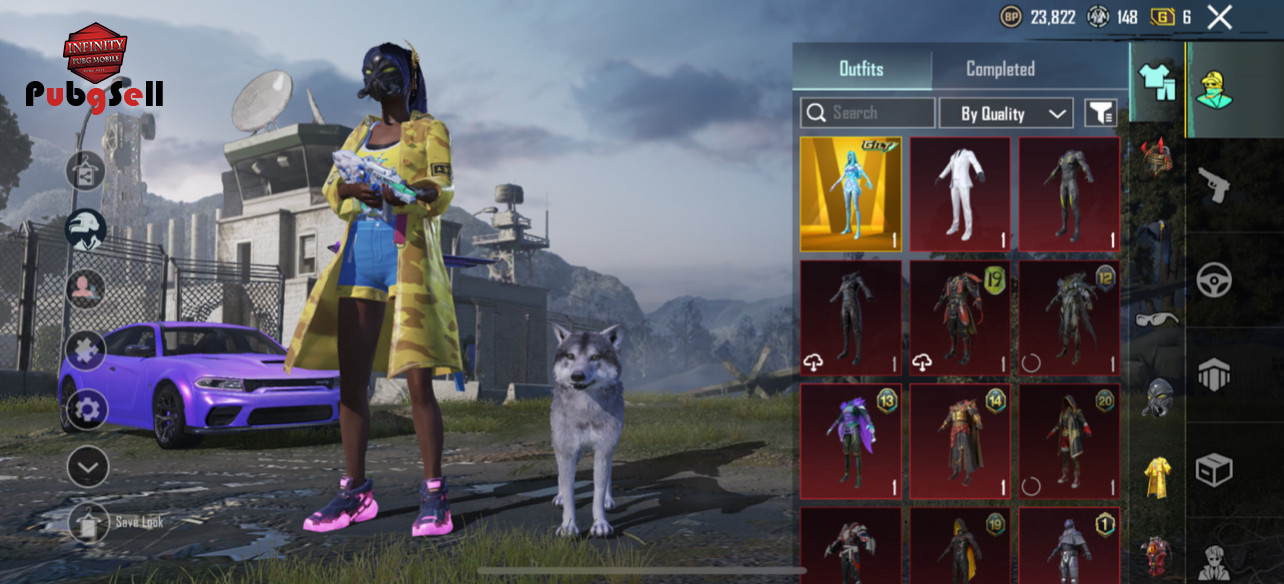1284x584 pixels.
Task: Open the crate box category
Action: (x=1214, y=470)
